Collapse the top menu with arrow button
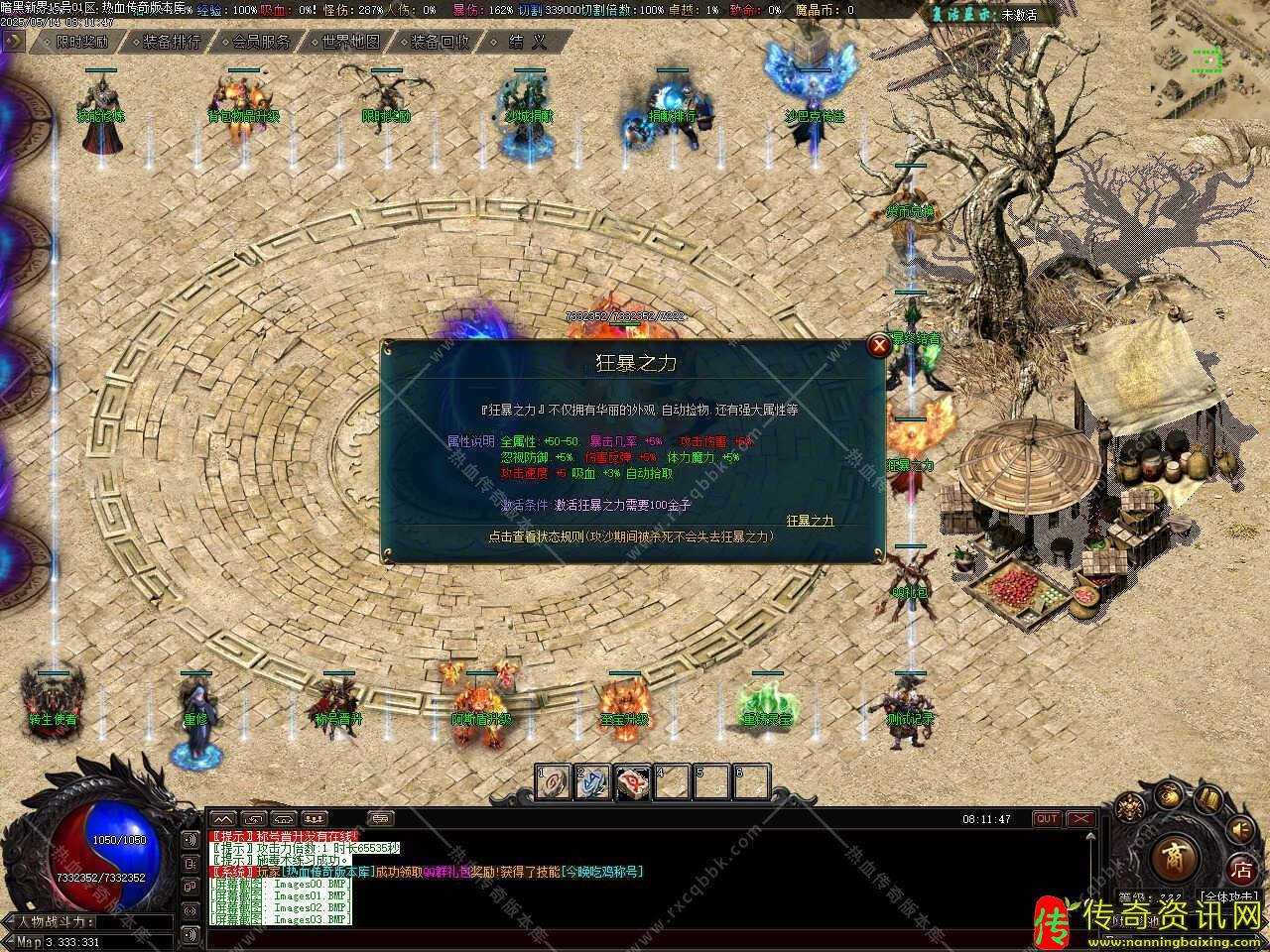 14,42
